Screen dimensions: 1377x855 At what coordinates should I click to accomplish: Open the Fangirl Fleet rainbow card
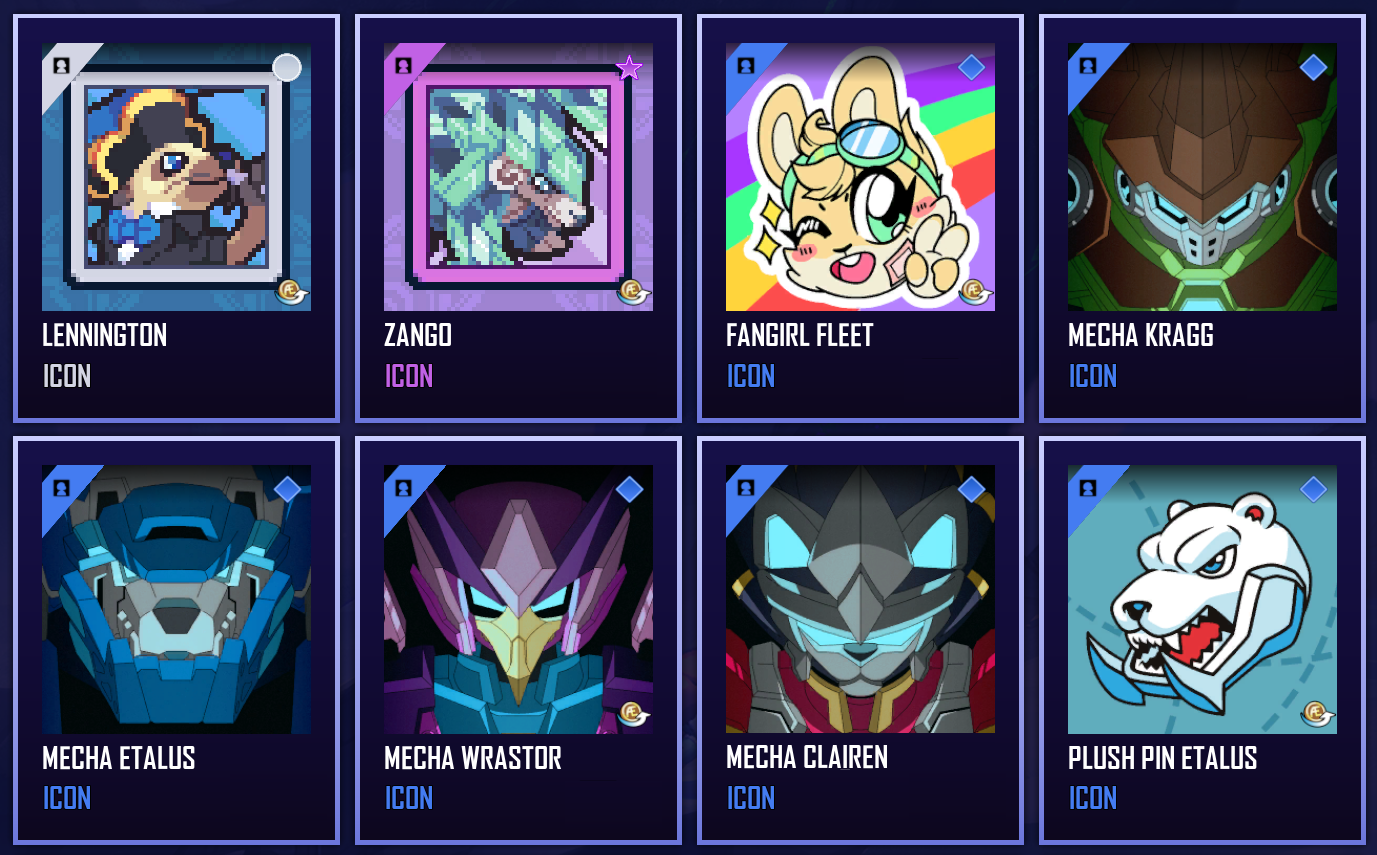coord(859,178)
